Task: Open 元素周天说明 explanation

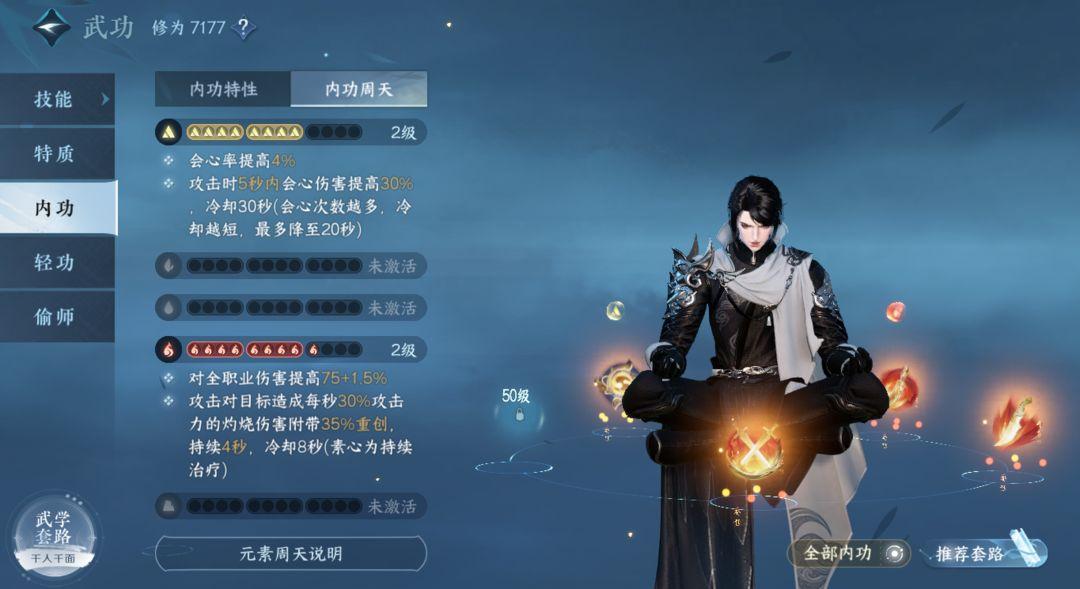Action: 291,553
